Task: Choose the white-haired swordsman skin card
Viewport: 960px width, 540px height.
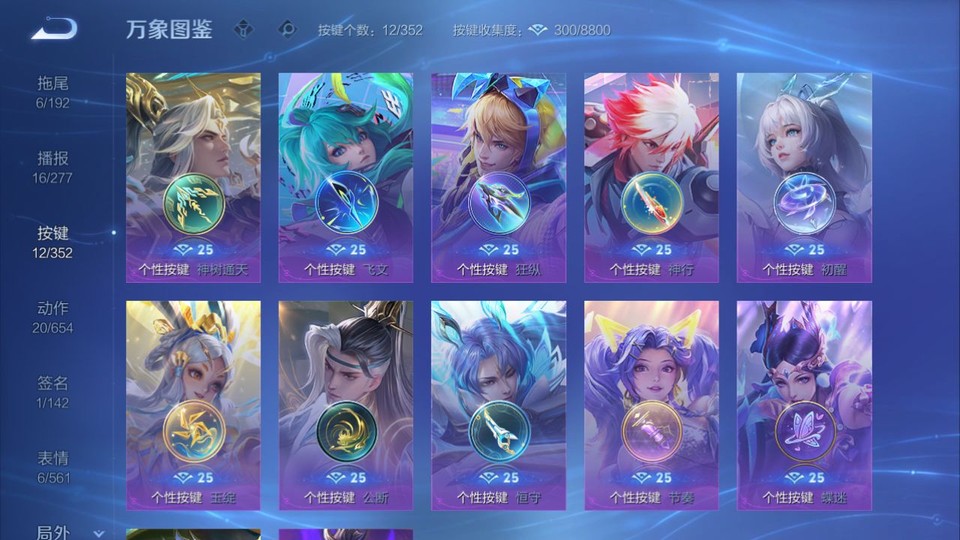Action: point(346,405)
